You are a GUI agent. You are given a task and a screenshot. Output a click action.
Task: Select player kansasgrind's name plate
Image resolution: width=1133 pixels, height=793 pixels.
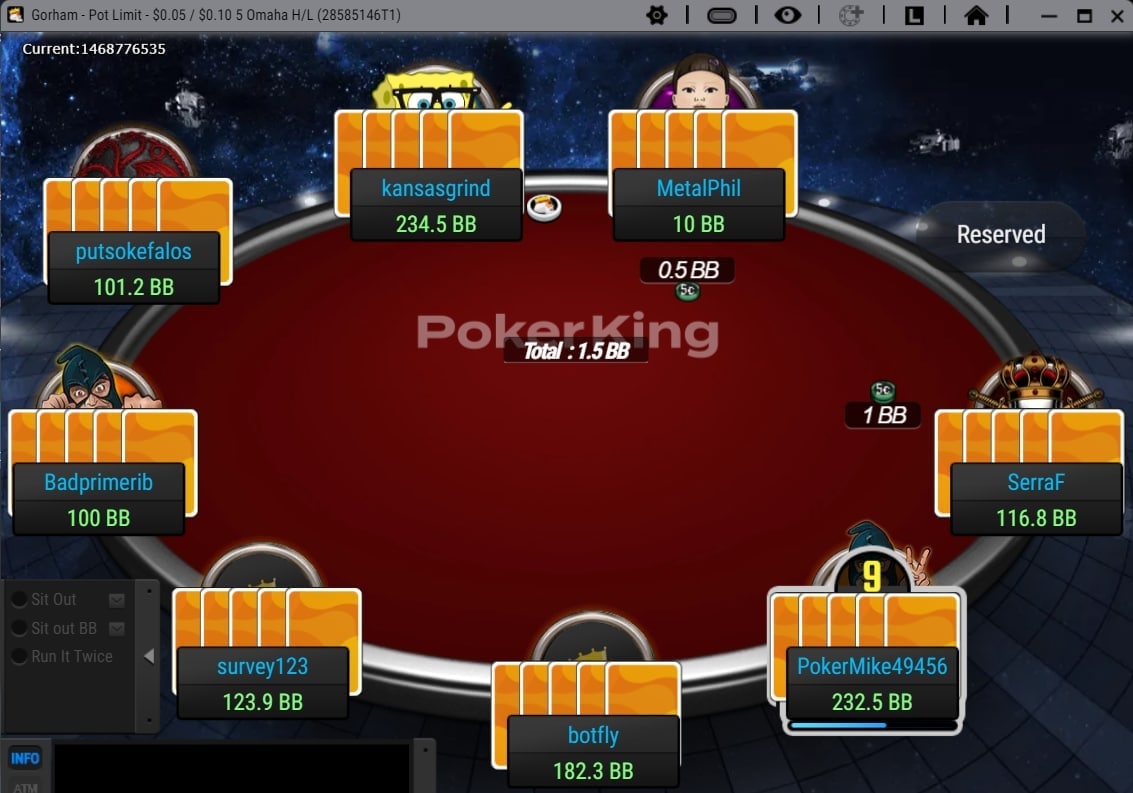pyautogui.click(x=436, y=188)
